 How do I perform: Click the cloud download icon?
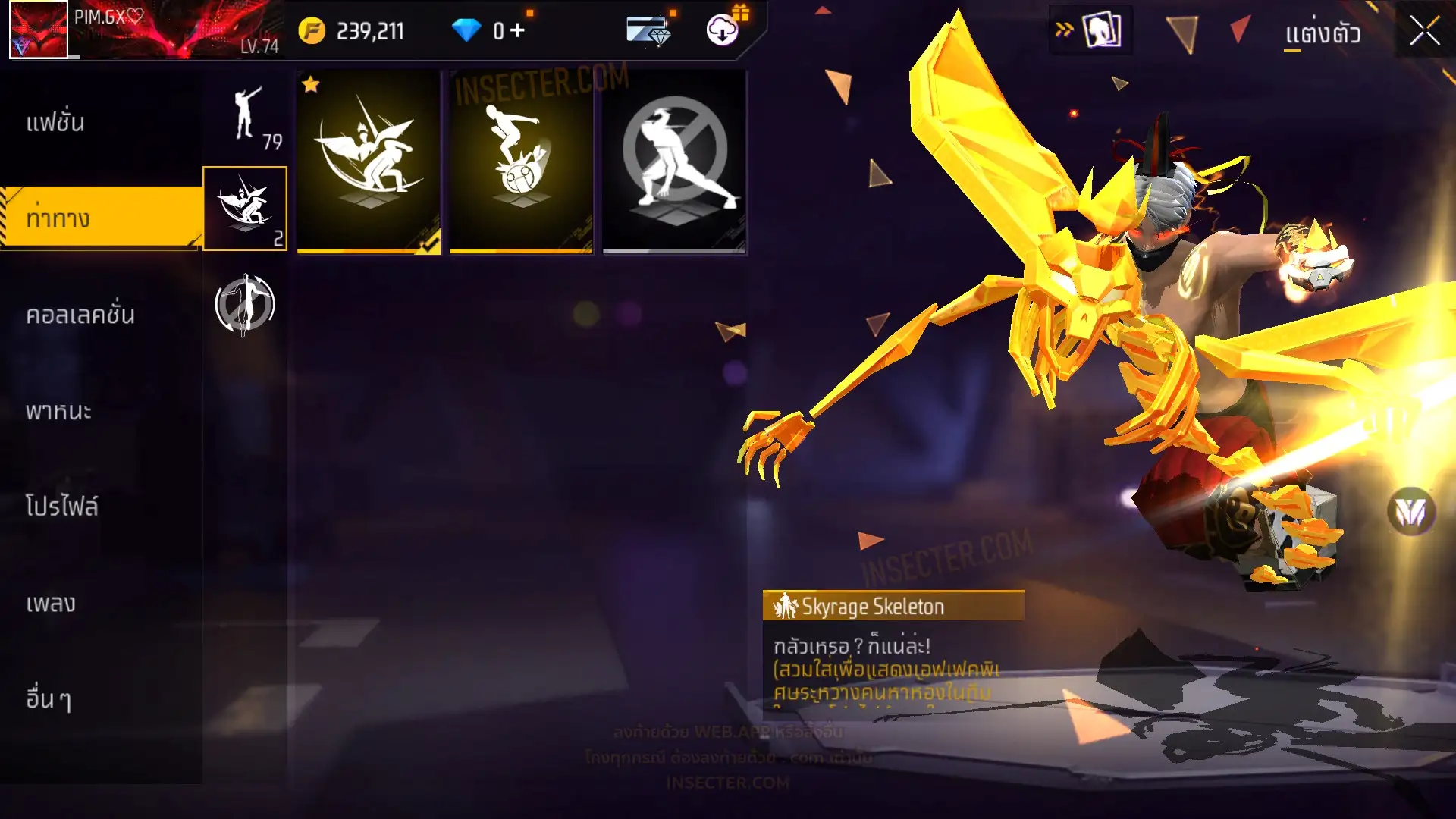coord(723,30)
